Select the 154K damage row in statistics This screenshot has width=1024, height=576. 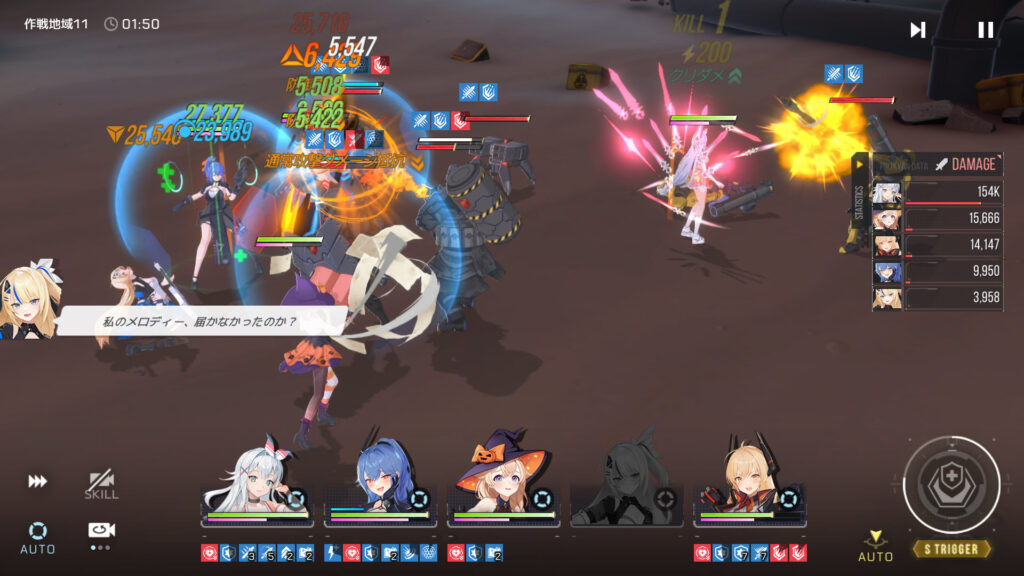(x=937, y=193)
